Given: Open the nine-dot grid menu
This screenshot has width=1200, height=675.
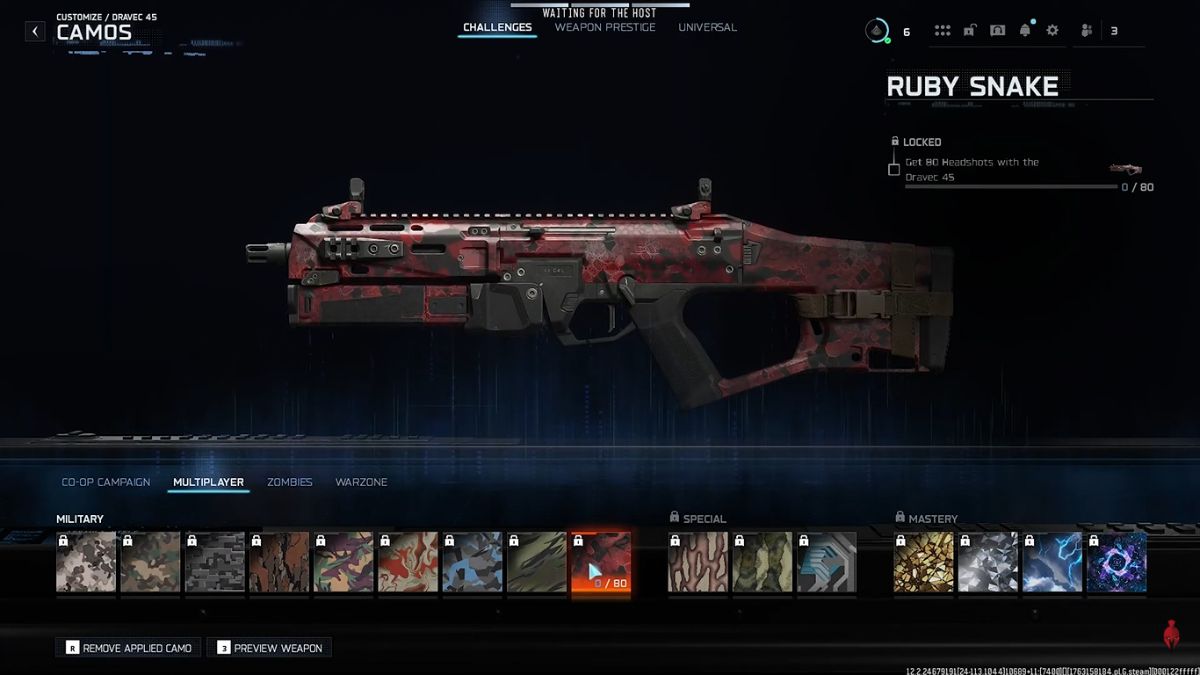Looking at the screenshot, I should (x=942, y=31).
